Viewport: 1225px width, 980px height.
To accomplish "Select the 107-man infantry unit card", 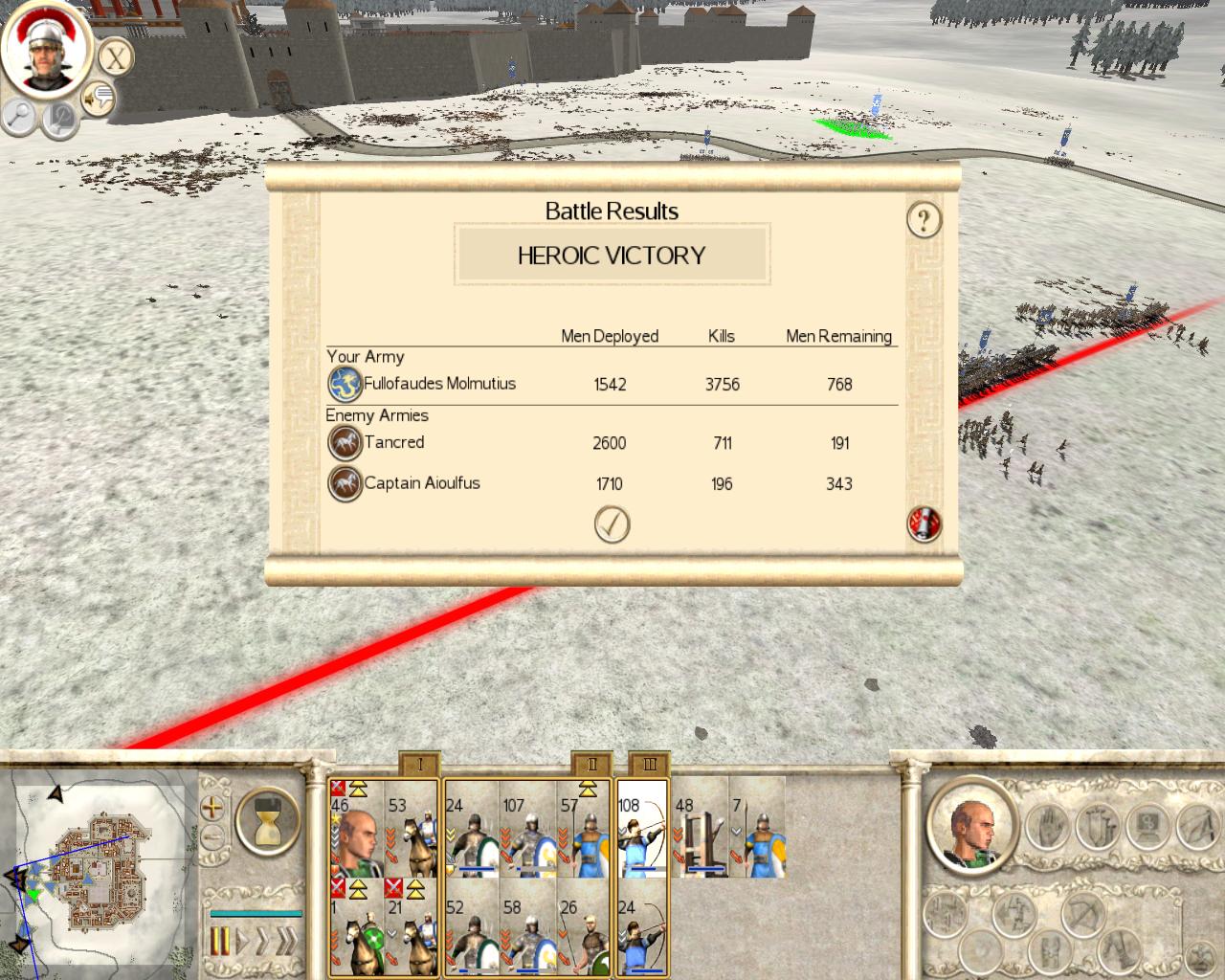I will (527, 828).
